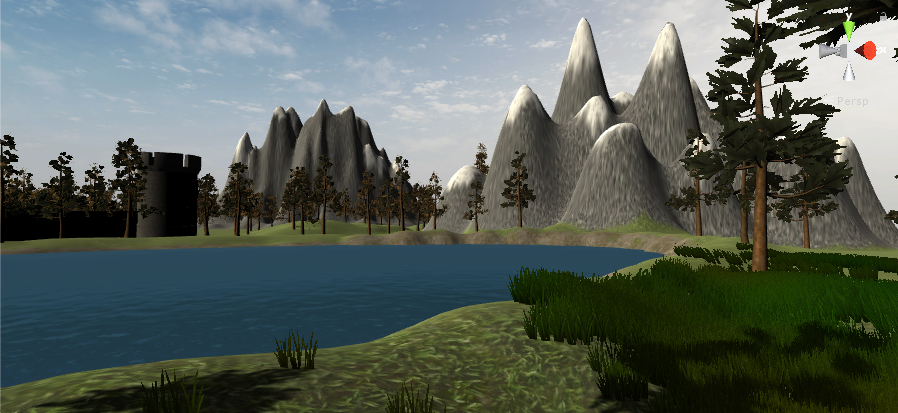Click the gizmo's bottom white cone
This screenshot has width=898, height=413.
click(x=849, y=71)
